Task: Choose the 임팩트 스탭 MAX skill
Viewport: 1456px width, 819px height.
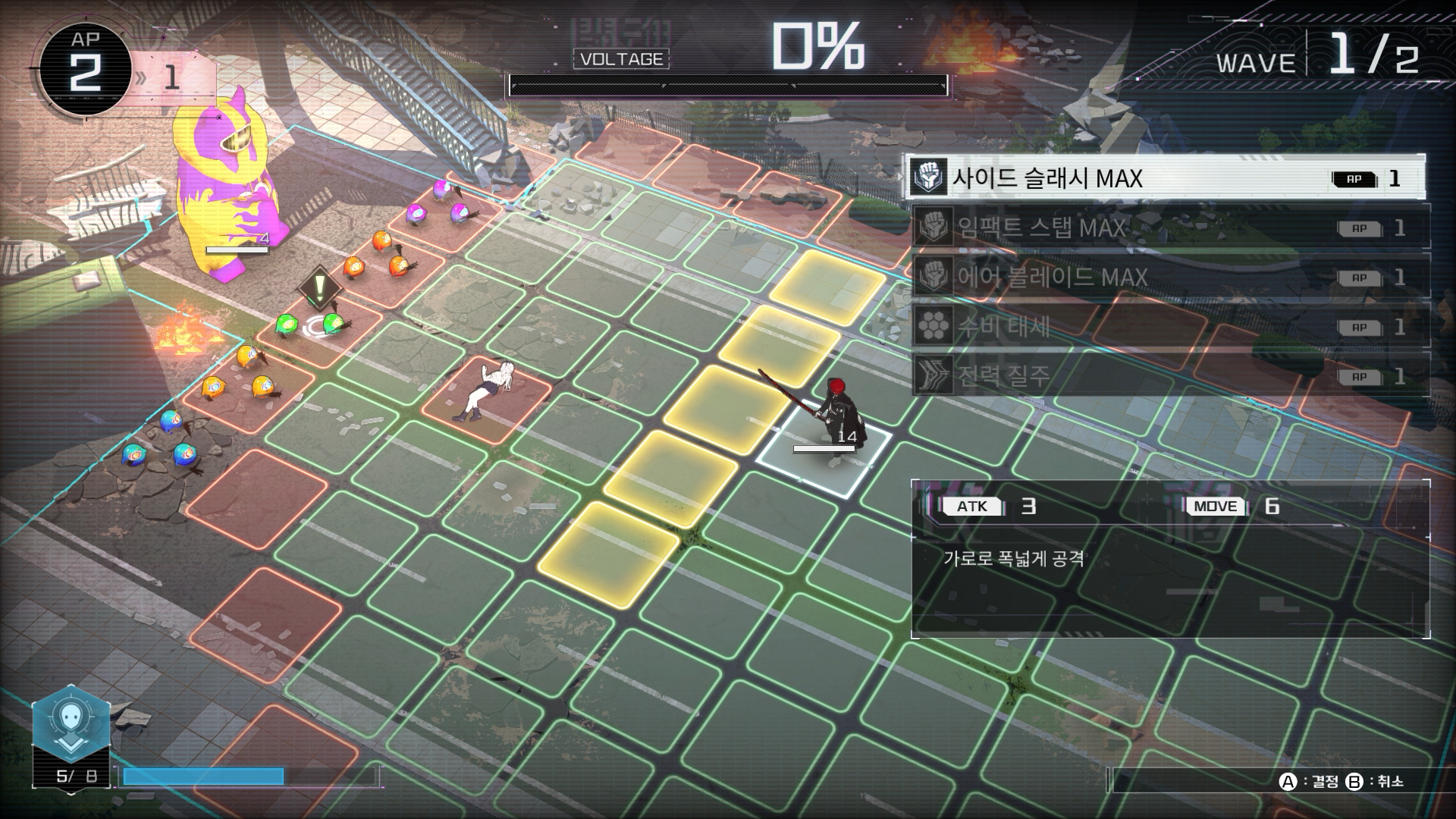Action: (x=1170, y=227)
